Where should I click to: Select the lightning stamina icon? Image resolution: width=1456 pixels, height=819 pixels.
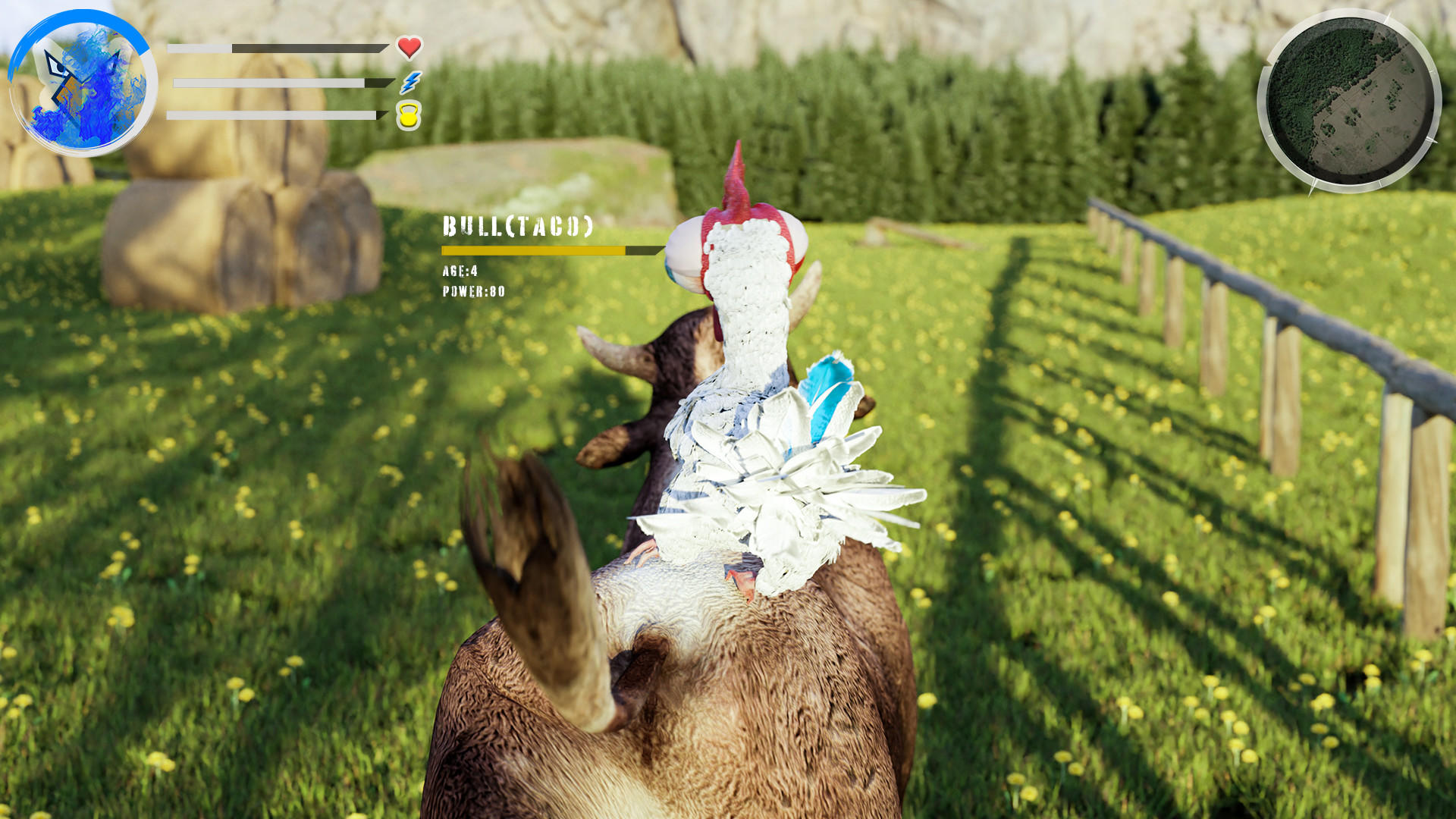pyautogui.click(x=409, y=82)
